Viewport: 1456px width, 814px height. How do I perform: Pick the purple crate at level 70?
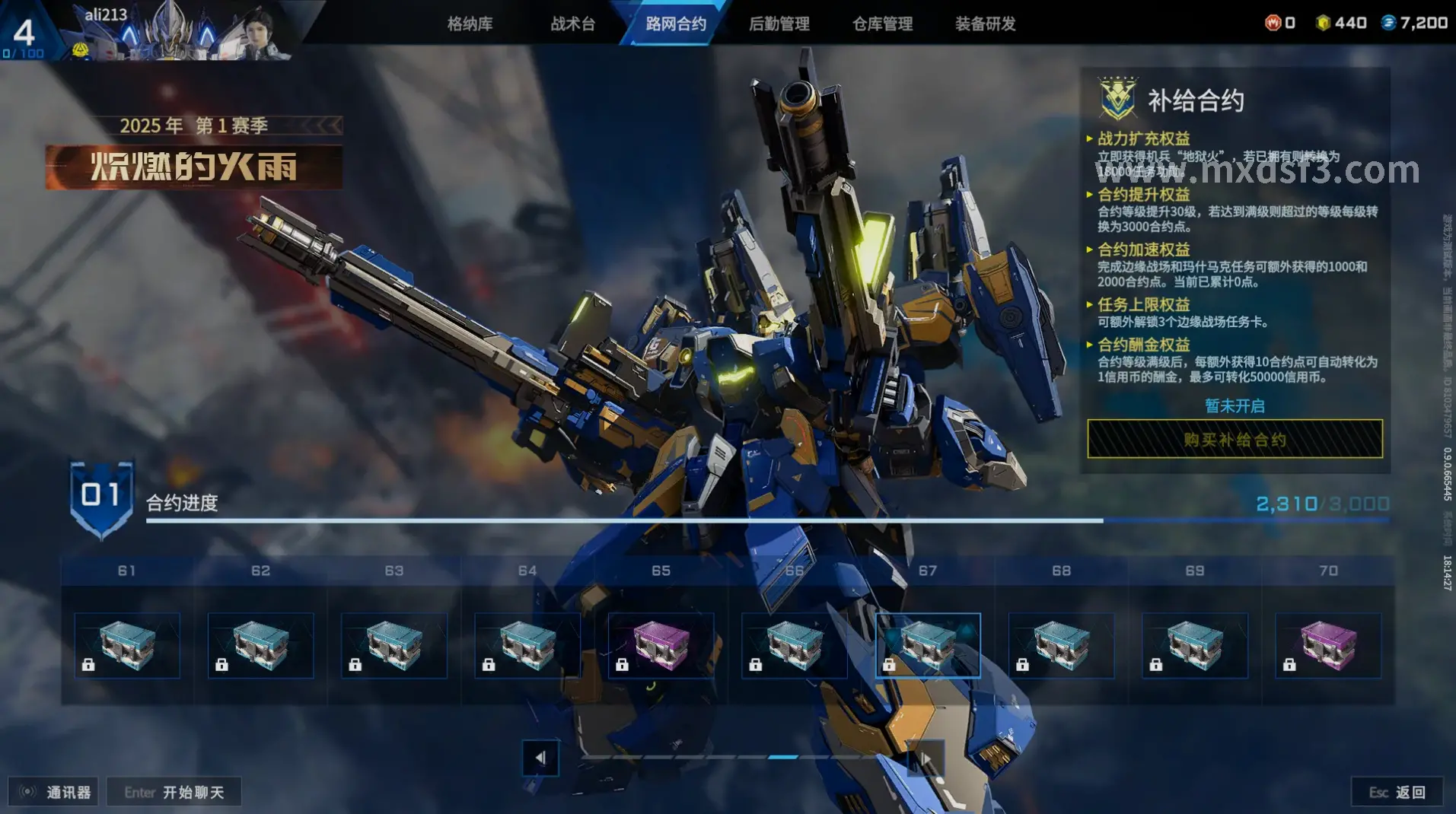pos(1328,645)
